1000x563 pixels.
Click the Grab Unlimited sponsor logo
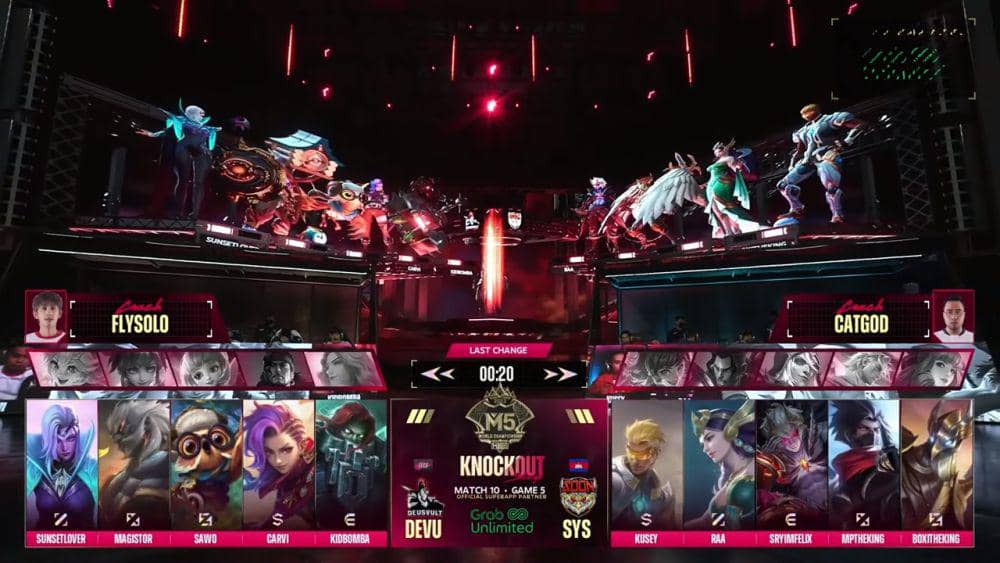pyautogui.click(x=500, y=520)
